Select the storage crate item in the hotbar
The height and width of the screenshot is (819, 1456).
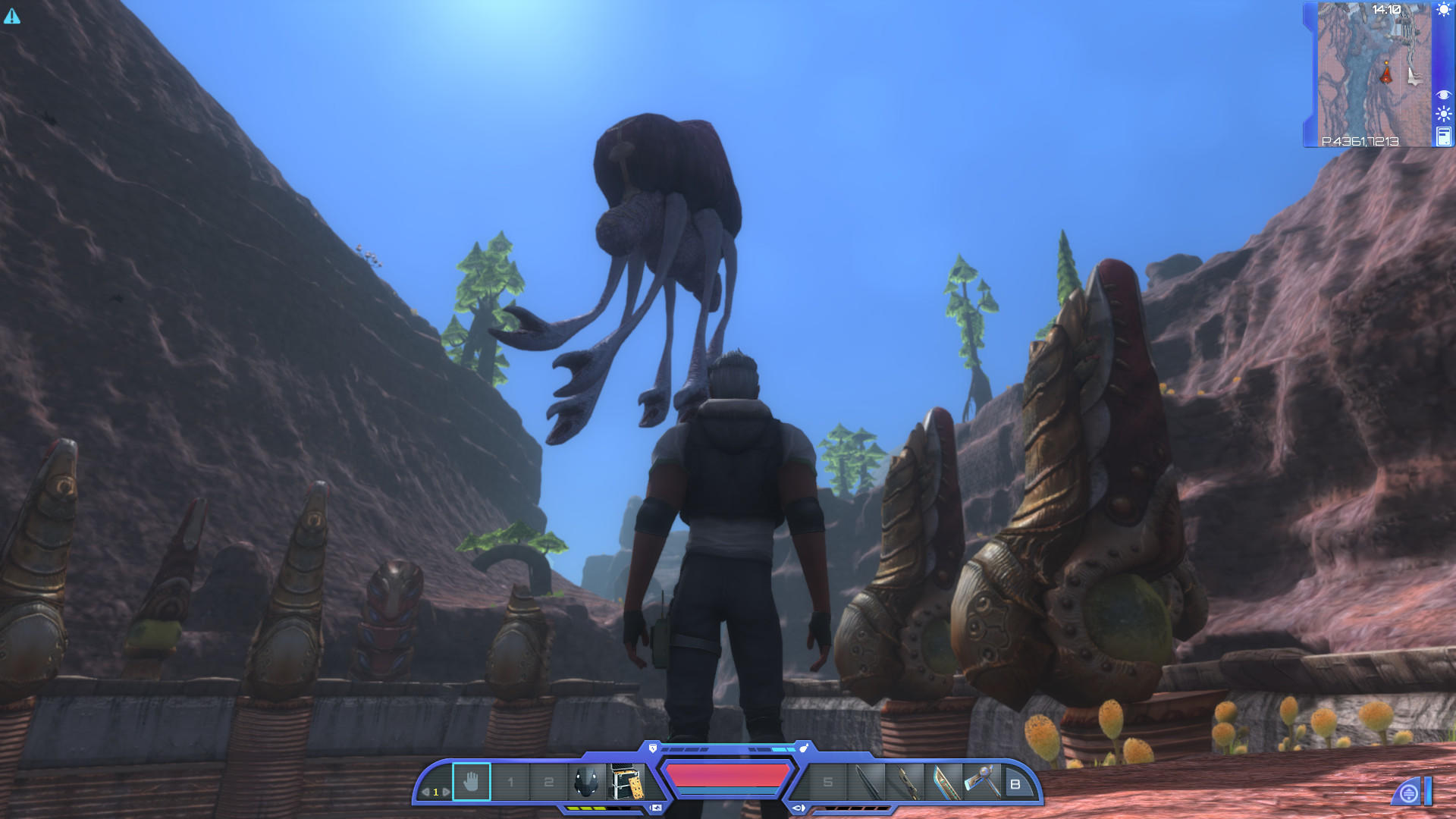(625, 781)
